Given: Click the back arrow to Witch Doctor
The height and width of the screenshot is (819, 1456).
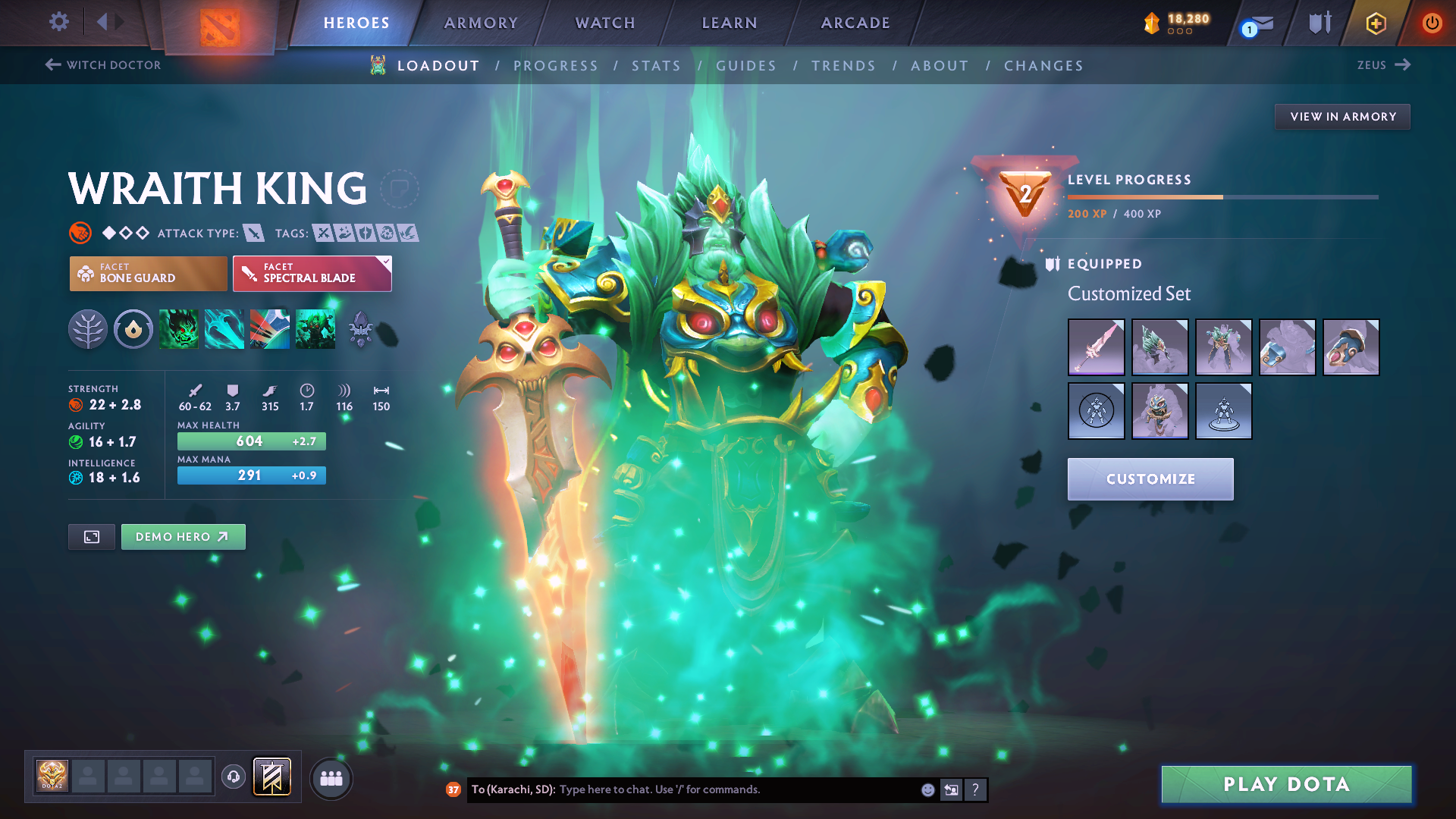Looking at the screenshot, I should click(51, 65).
